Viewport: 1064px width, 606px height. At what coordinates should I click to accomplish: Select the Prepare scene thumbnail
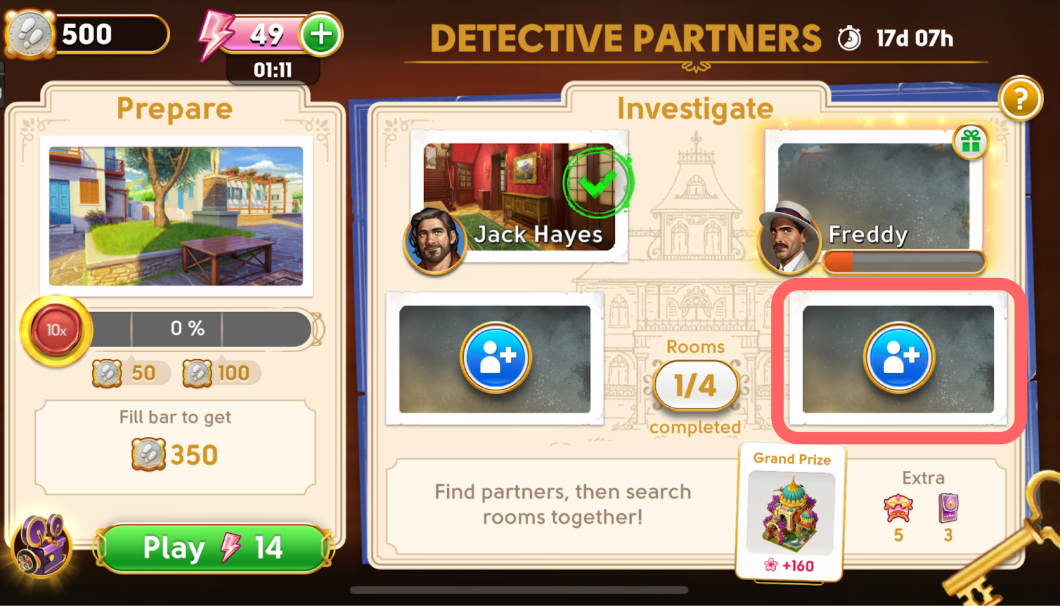coord(176,216)
